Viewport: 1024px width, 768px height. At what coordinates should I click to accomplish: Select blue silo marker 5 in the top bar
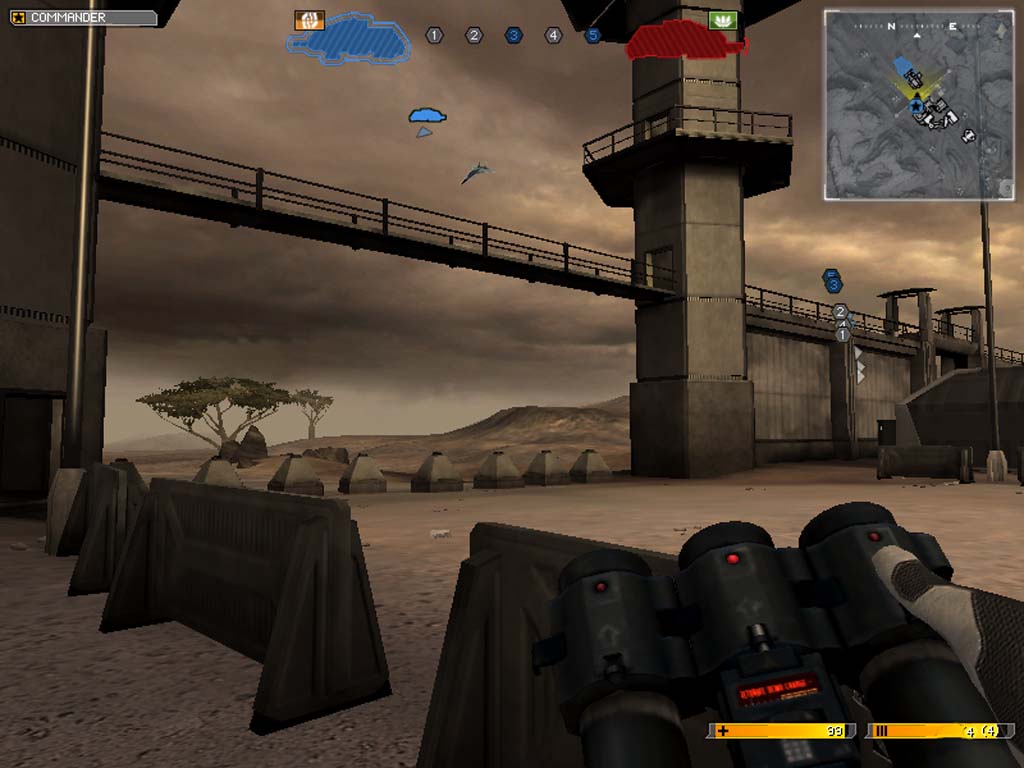pos(593,36)
